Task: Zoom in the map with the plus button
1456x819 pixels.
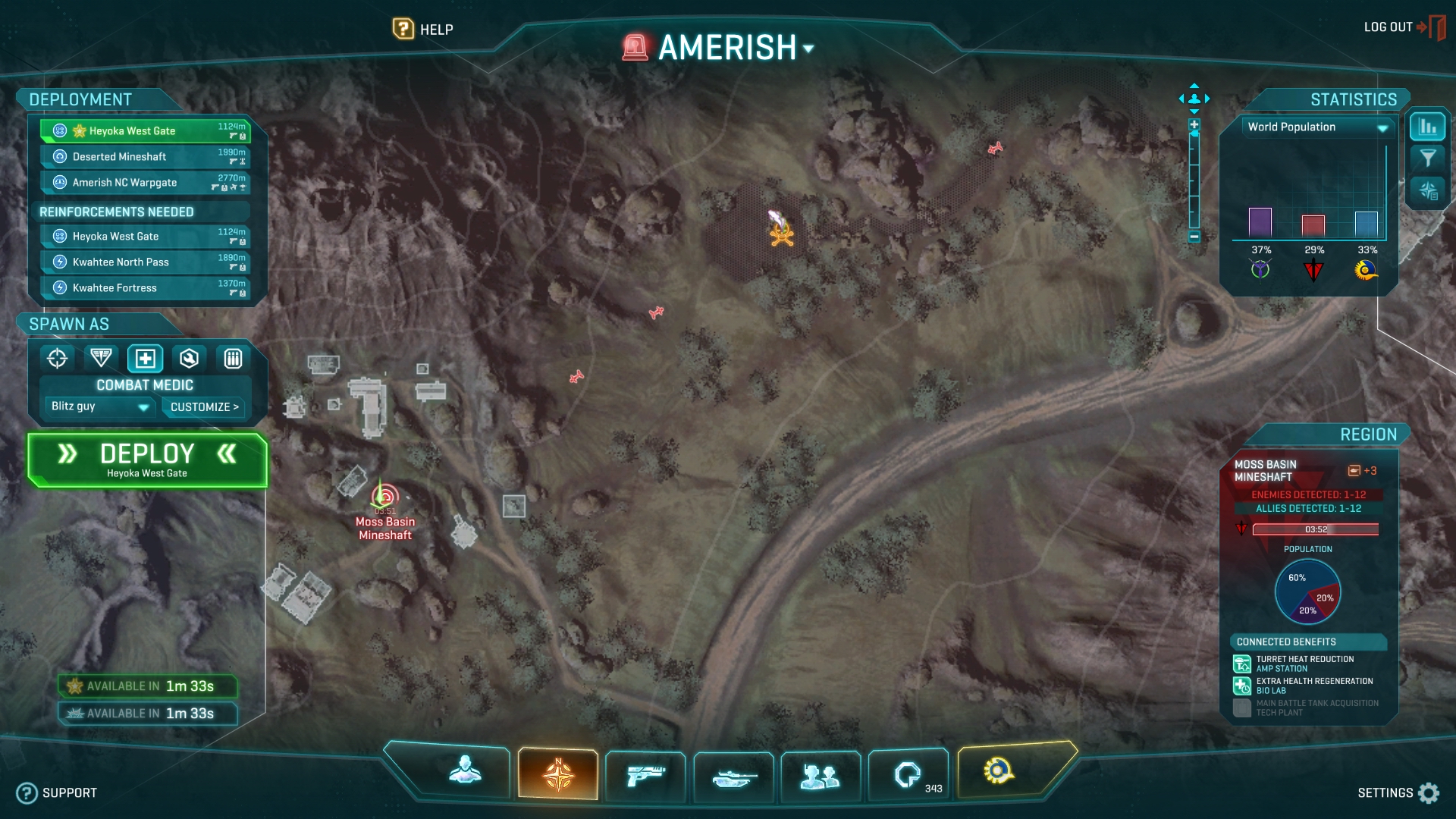Action: point(1194,125)
